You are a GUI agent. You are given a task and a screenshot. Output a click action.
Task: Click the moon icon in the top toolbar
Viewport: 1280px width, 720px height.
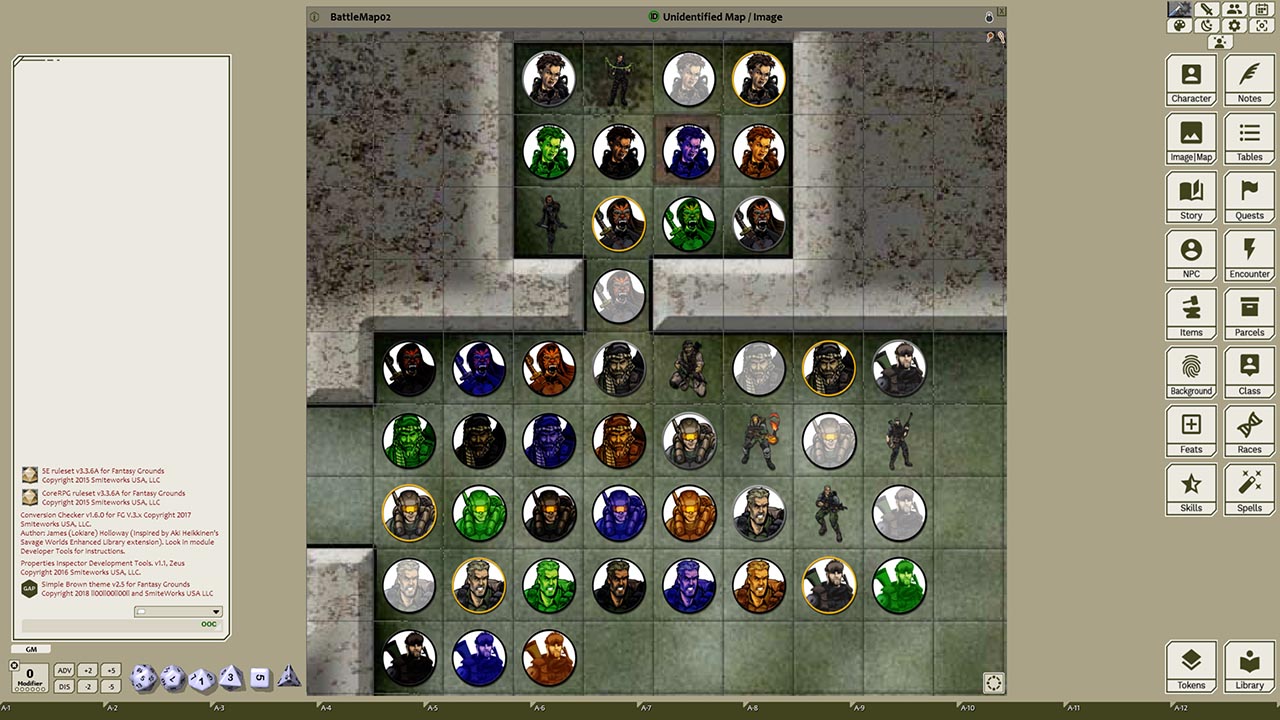coord(1206,26)
